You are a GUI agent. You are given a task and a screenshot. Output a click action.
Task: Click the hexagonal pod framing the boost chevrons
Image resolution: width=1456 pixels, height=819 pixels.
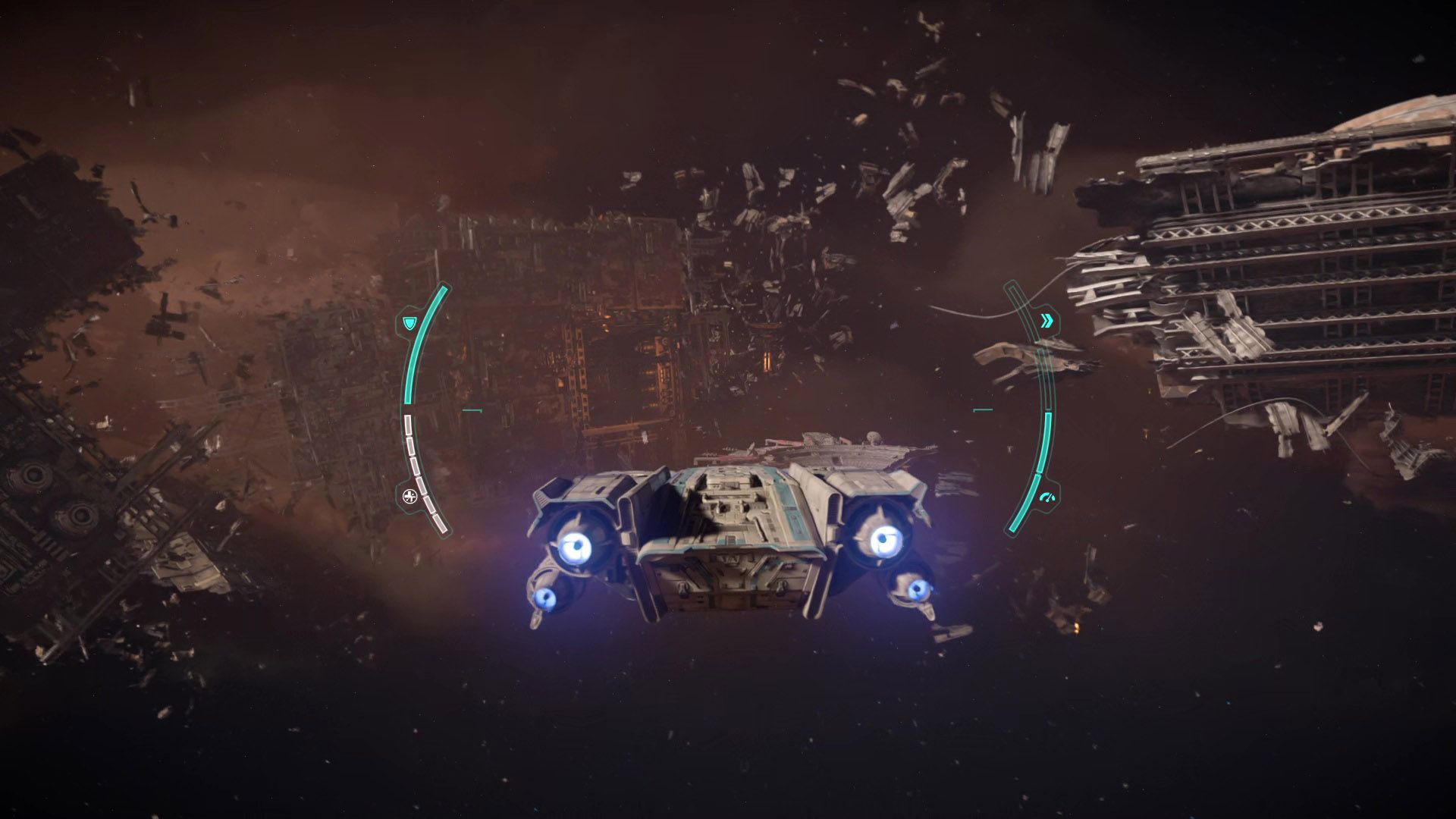pyautogui.click(x=1048, y=320)
